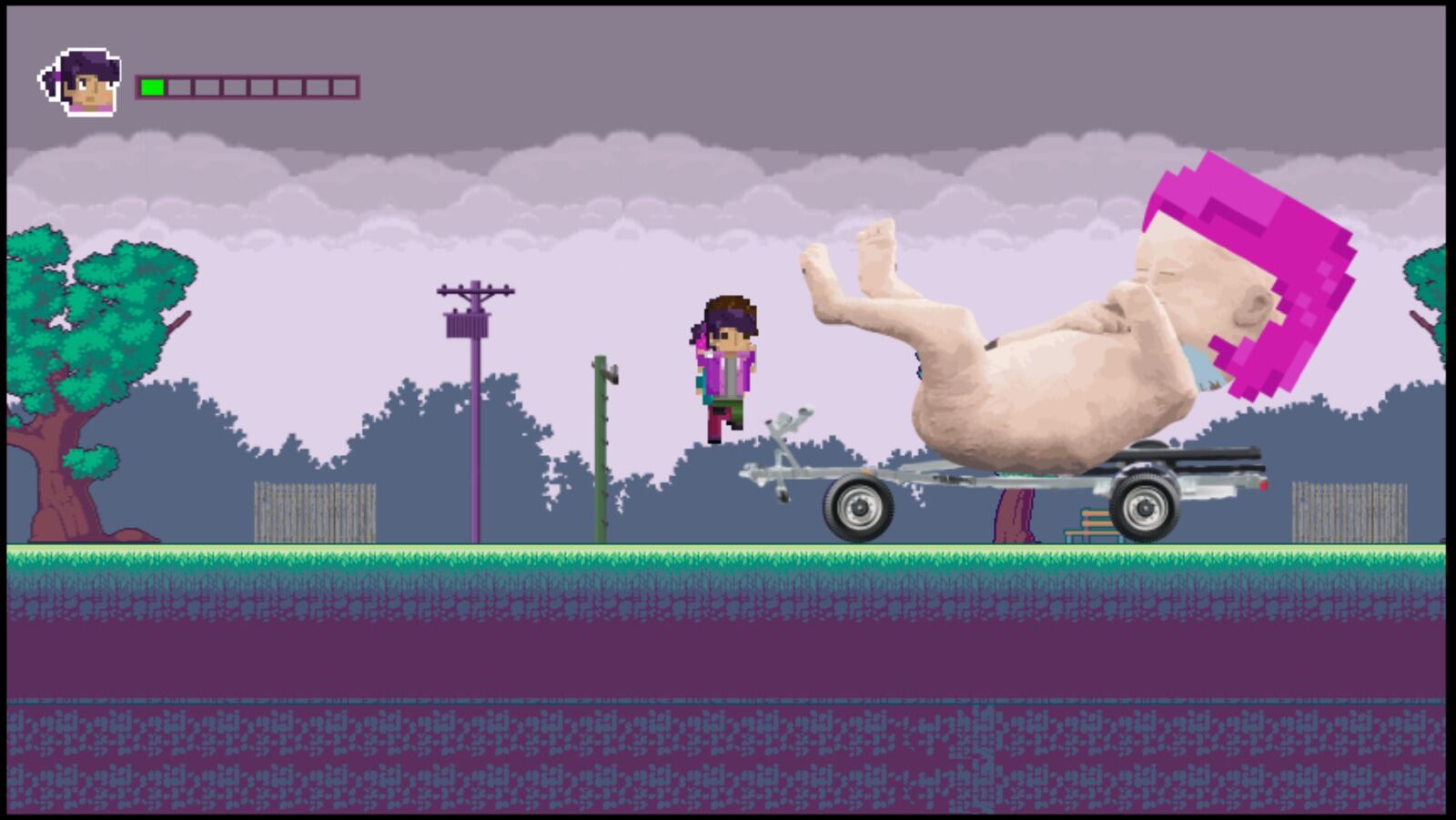Click the player character portrait icon
This screenshot has height=820, width=1456.
click(x=82, y=83)
